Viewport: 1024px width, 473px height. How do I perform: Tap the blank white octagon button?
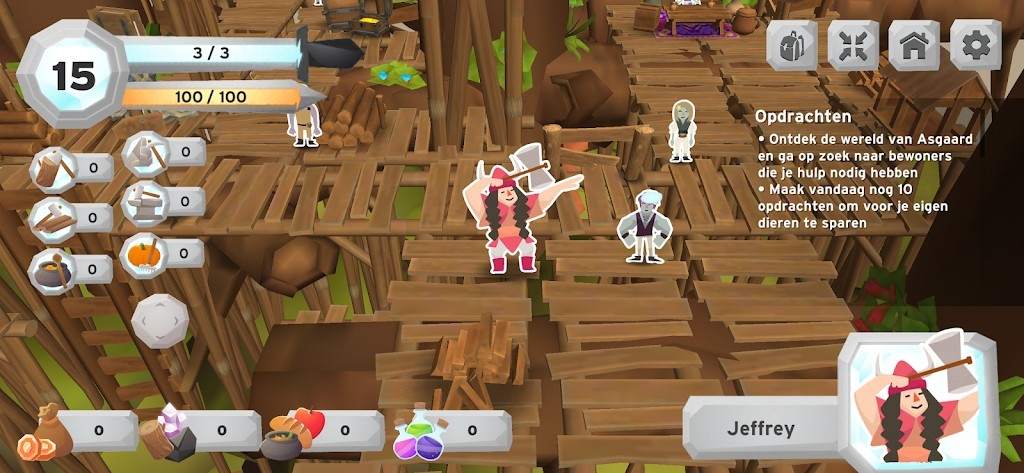[159, 320]
